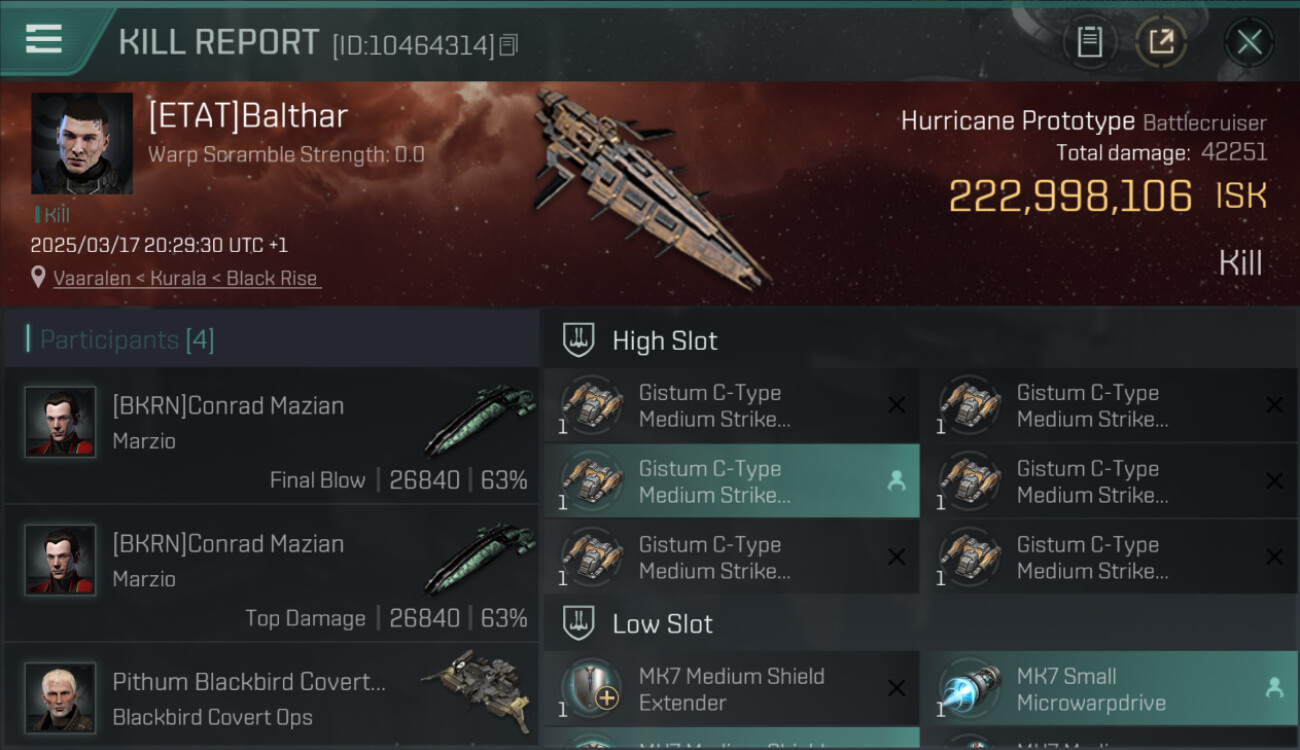
Task: Select the Final Blow participant row
Action: [x=272, y=436]
